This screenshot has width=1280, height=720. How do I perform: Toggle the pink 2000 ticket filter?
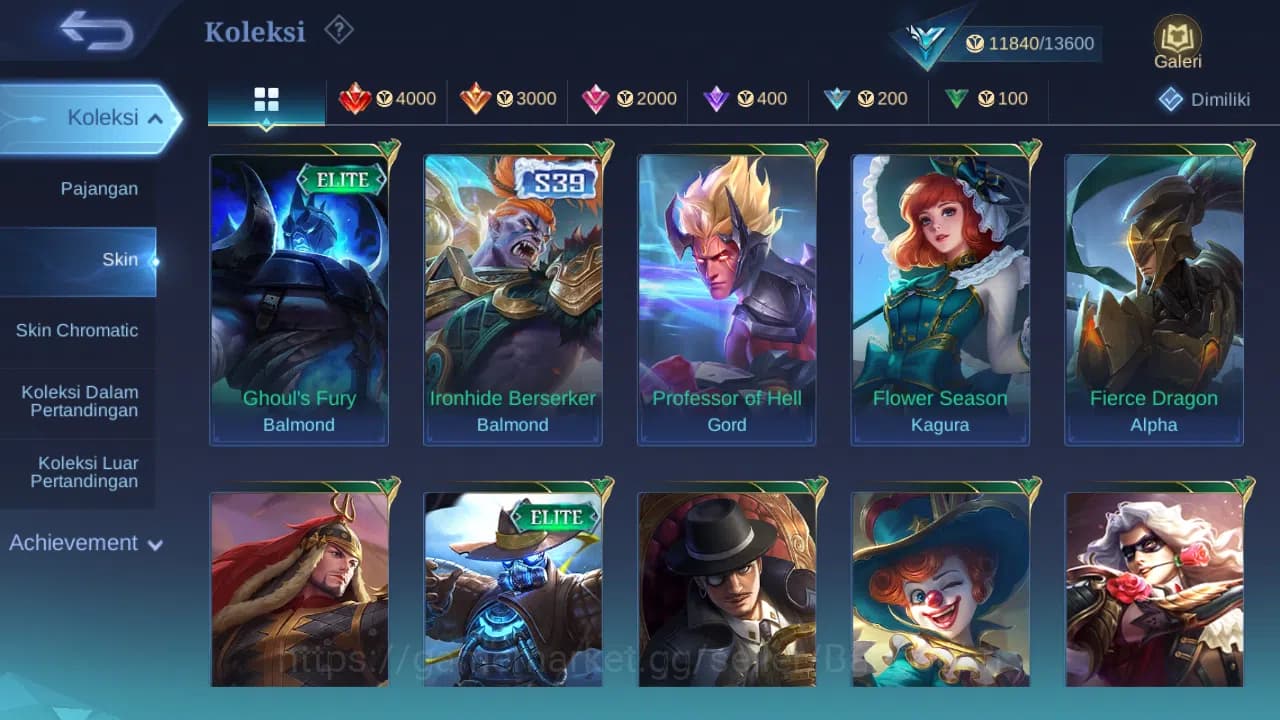point(597,98)
